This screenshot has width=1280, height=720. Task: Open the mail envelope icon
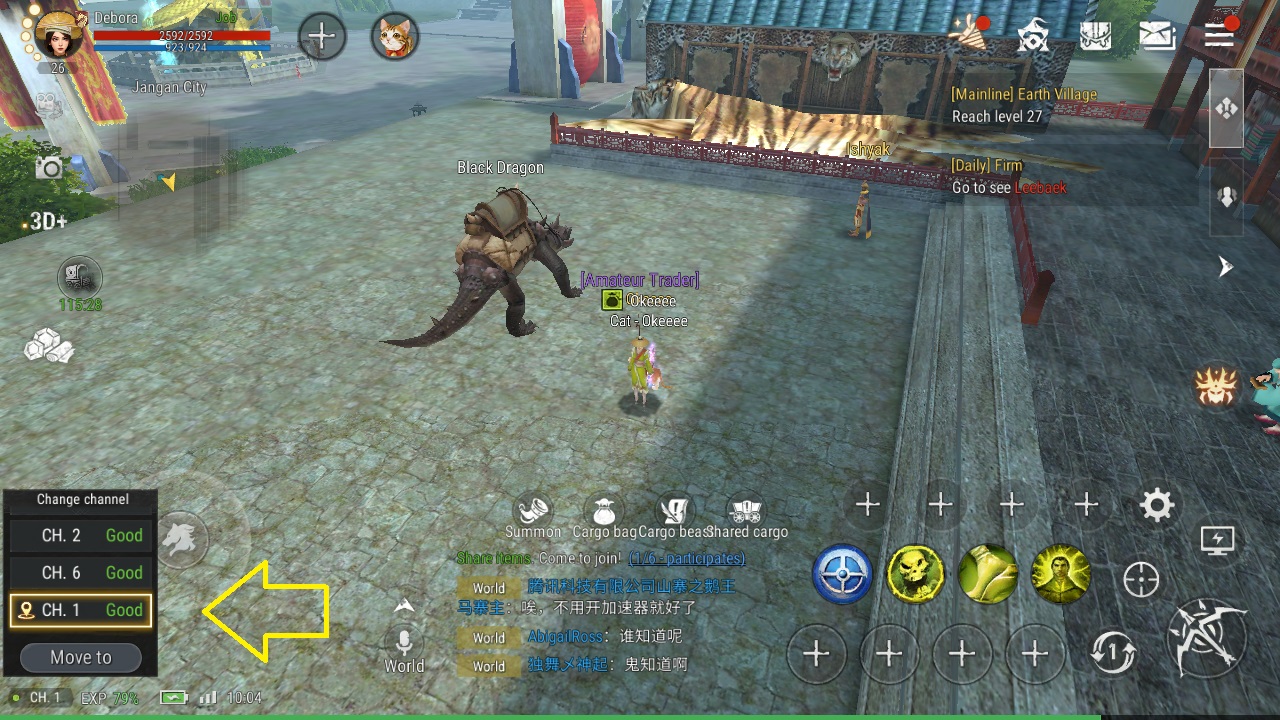coord(1157,37)
